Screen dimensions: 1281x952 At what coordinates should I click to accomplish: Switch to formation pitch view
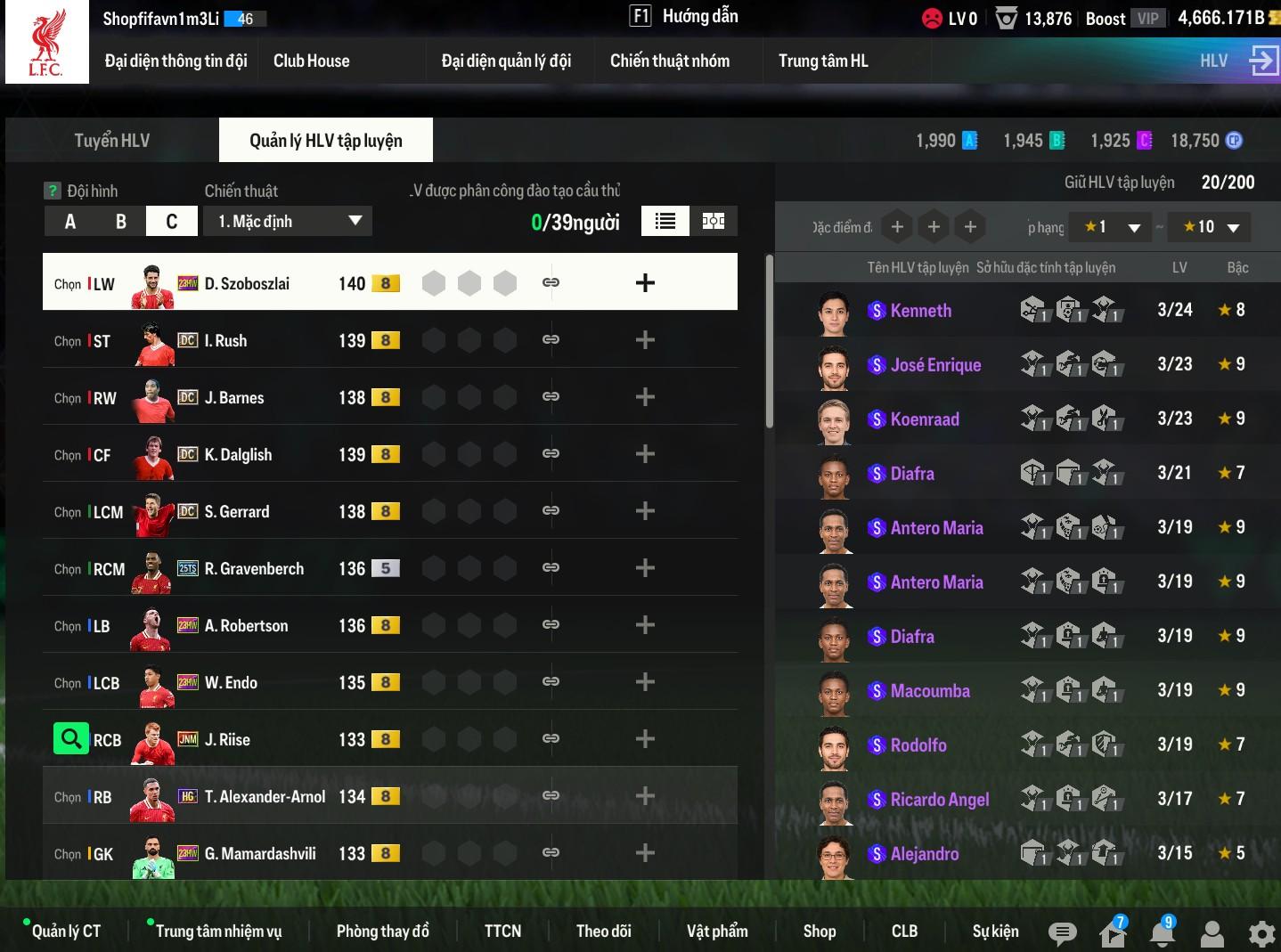714,222
